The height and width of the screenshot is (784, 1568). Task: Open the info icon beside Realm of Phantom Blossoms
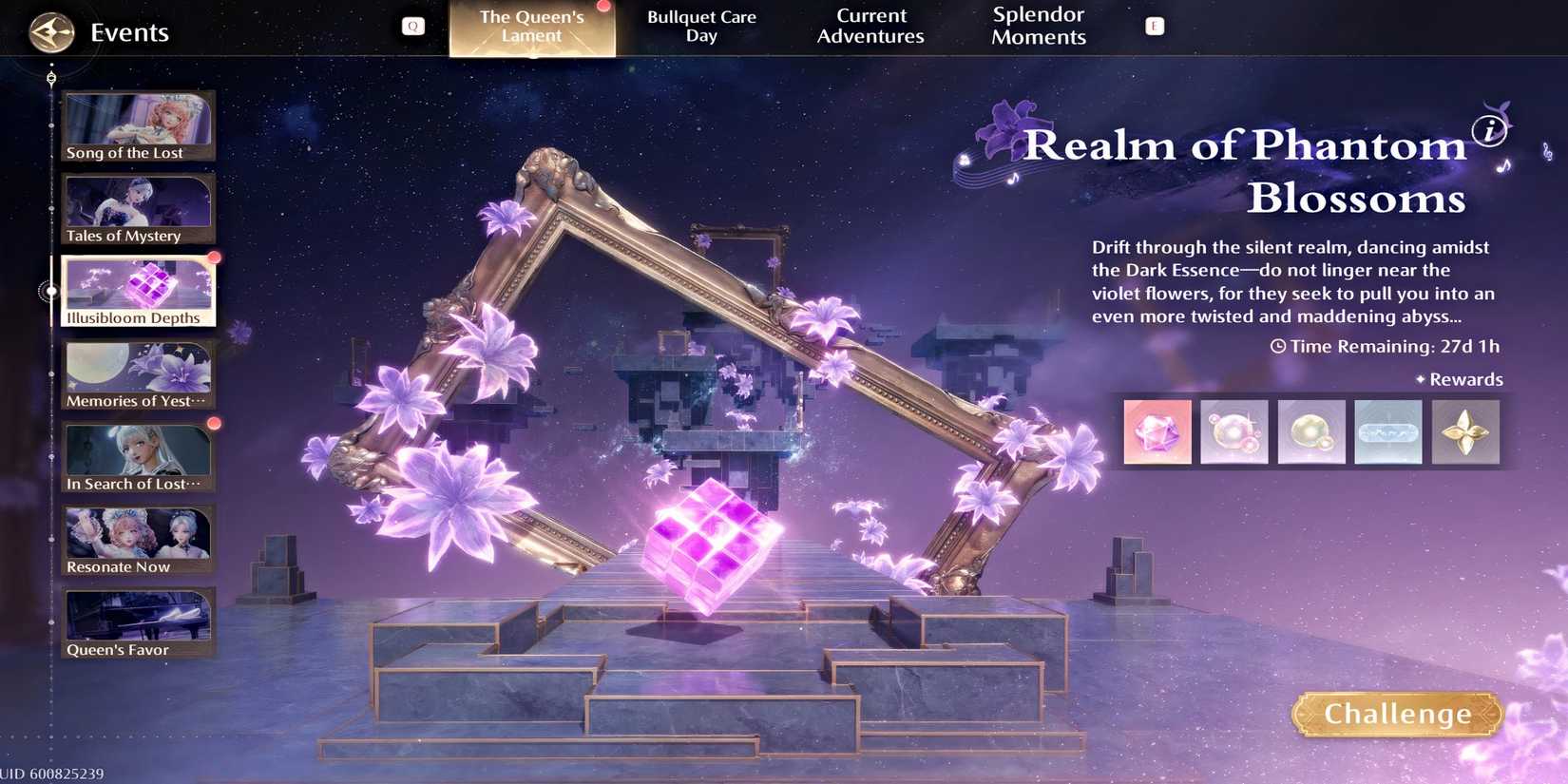pos(1489,132)
